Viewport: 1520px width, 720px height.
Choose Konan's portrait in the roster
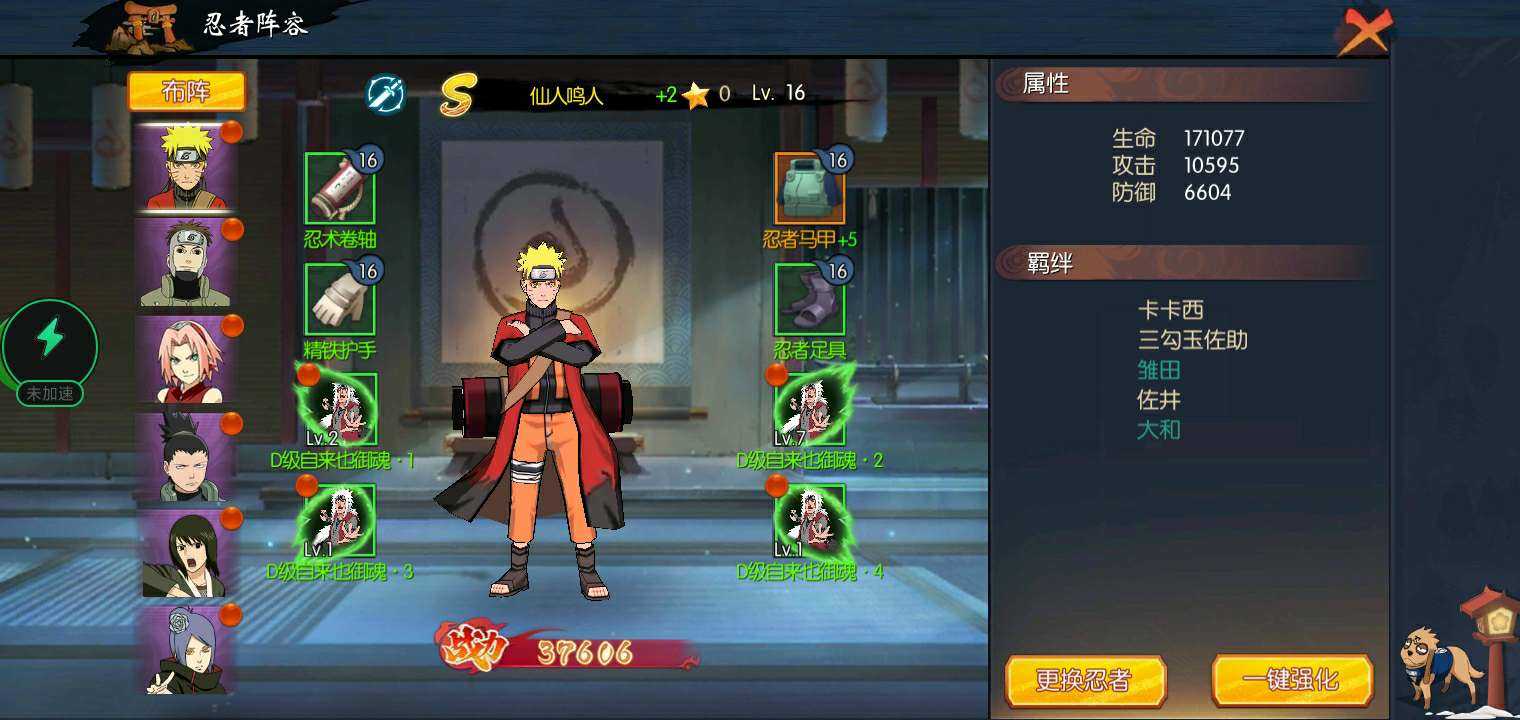tap(185, 650)
